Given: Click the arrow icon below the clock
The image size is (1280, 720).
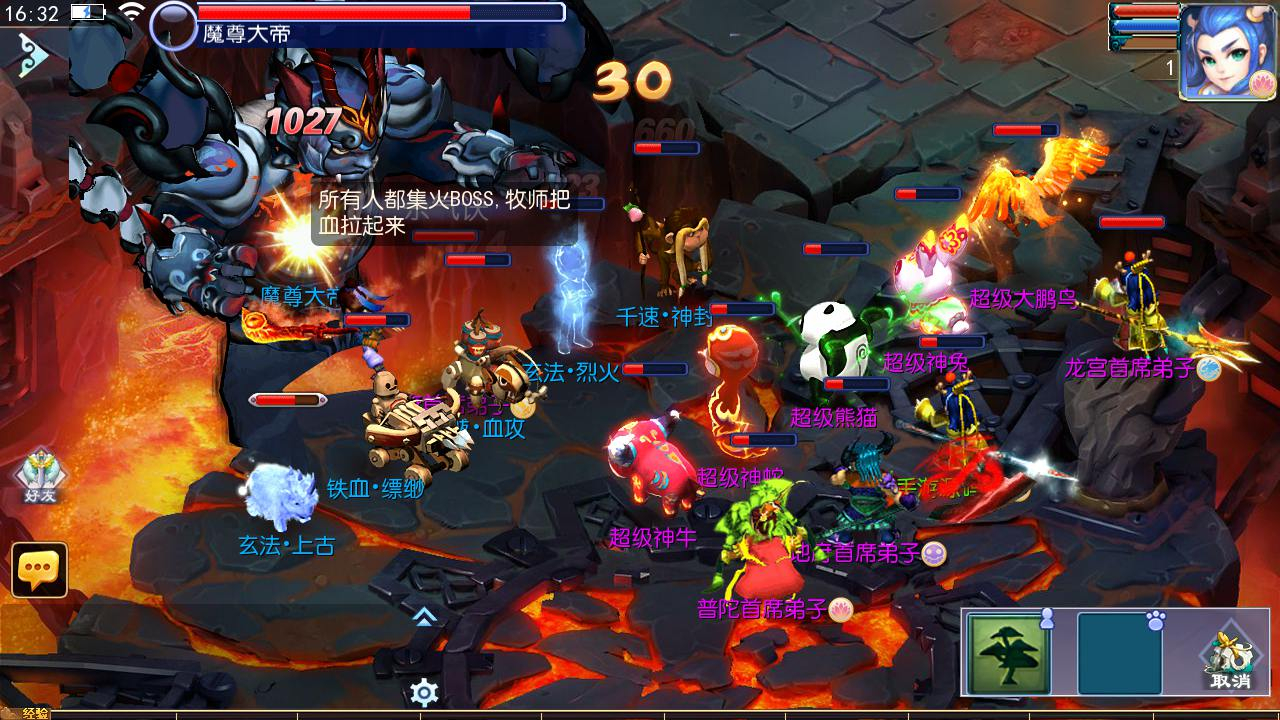Looking at the screenshot, I should tap(32, 57).
